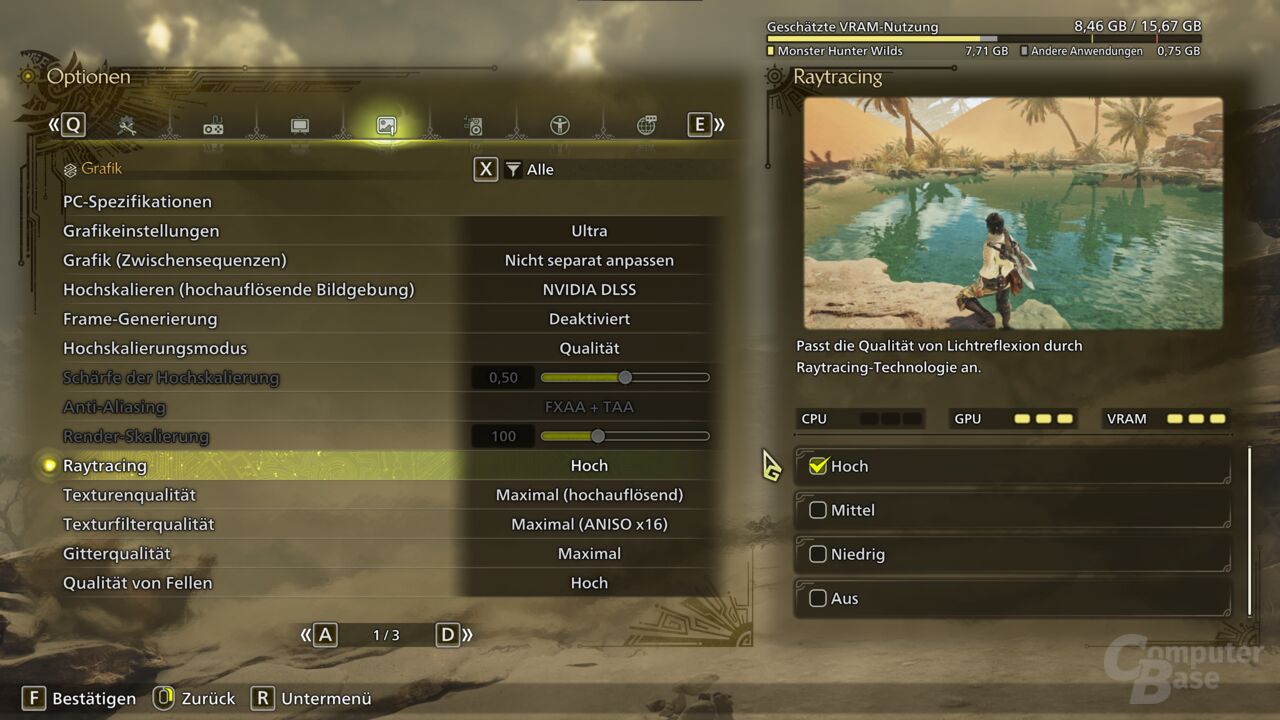Adjust the Schärfe der Hochskalierung slider

[x=624, y=377]
